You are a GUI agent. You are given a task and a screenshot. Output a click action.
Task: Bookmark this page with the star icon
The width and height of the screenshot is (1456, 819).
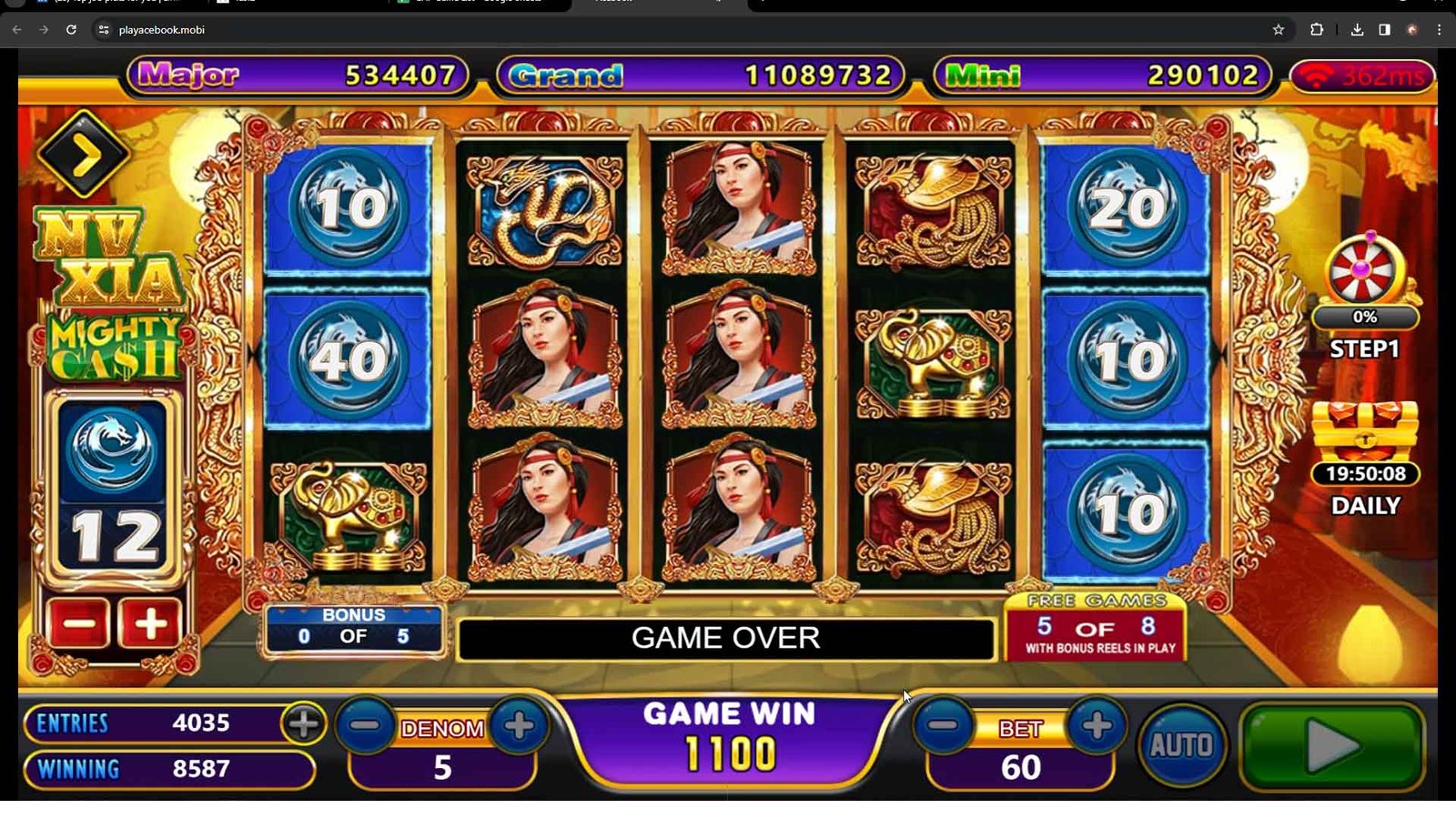pos(1278,30)
